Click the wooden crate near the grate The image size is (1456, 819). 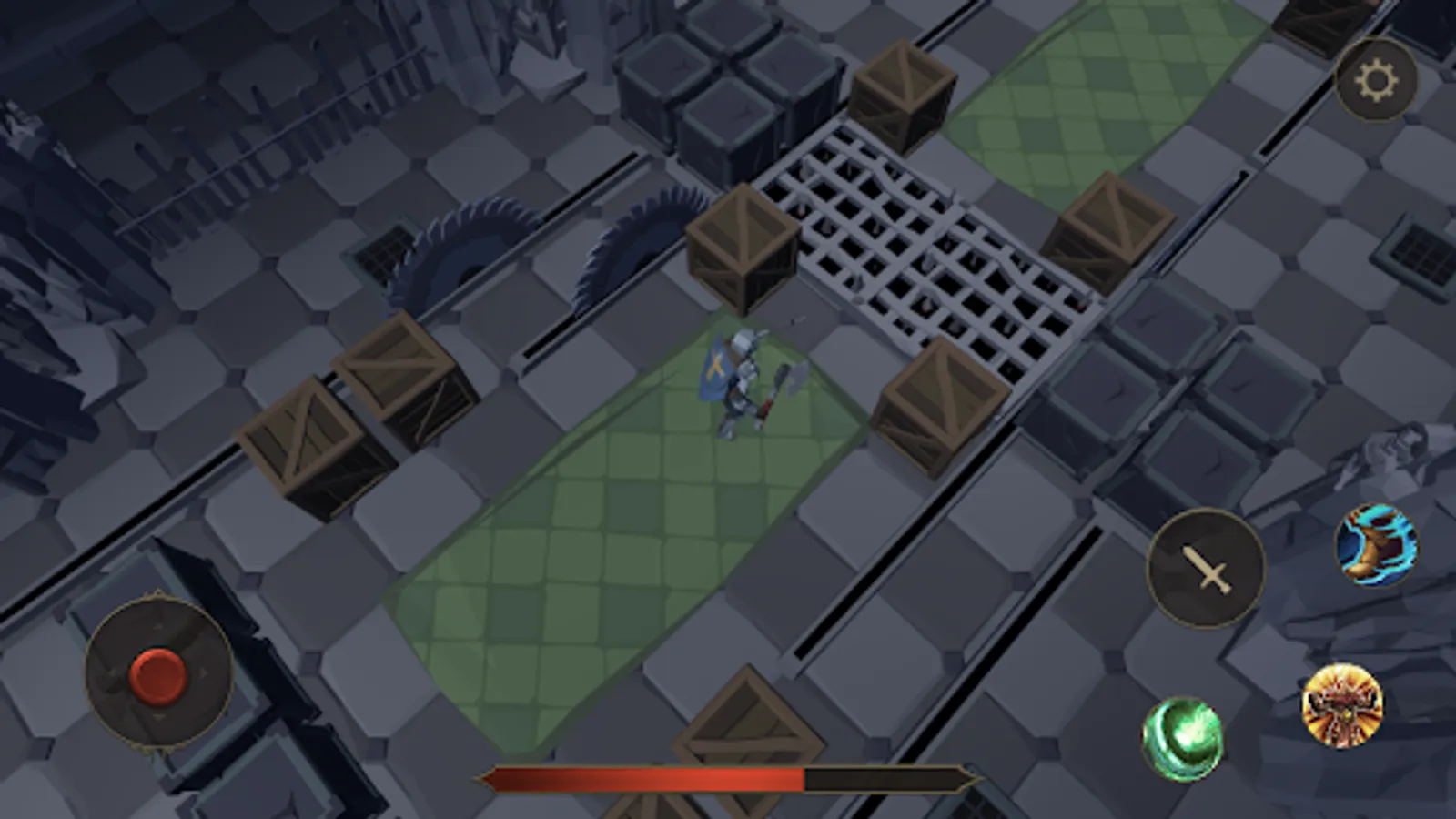[742, 246]
